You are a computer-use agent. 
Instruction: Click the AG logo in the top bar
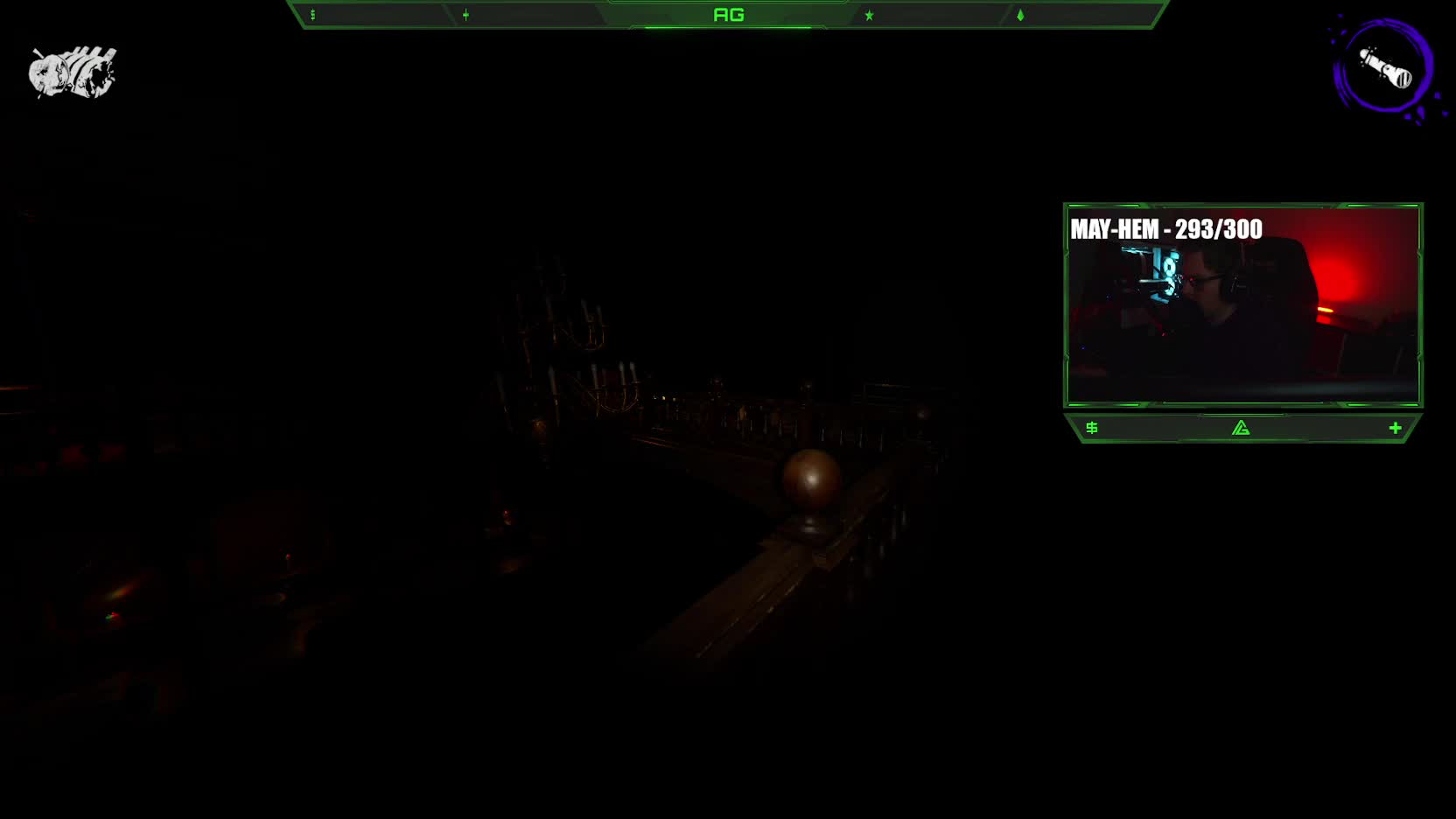(x=728, y=15)
